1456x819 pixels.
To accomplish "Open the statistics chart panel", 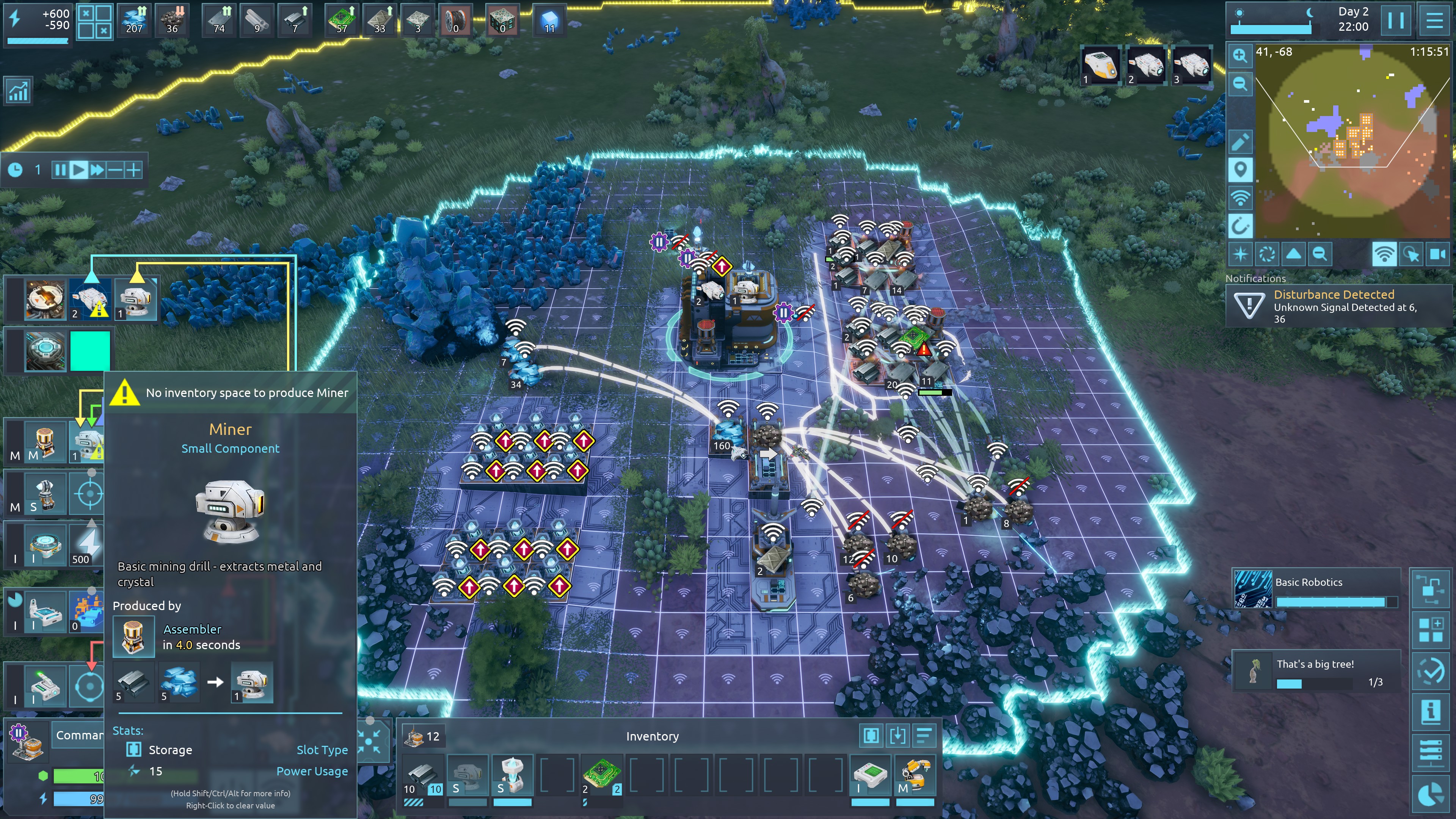I will point(18,91).
